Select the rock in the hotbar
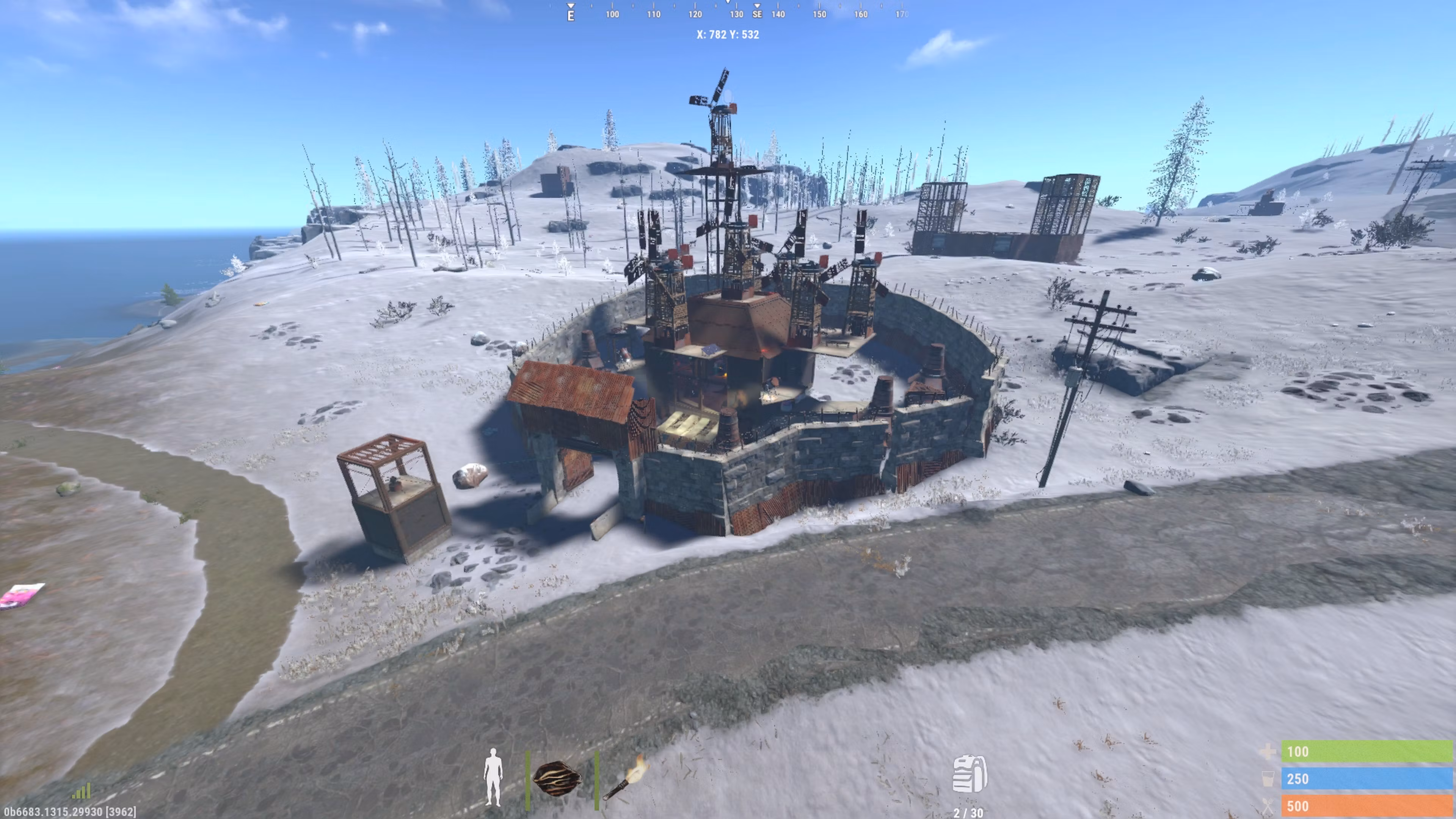The height and width of the screenshot is (819, 1456). [557, 779]
